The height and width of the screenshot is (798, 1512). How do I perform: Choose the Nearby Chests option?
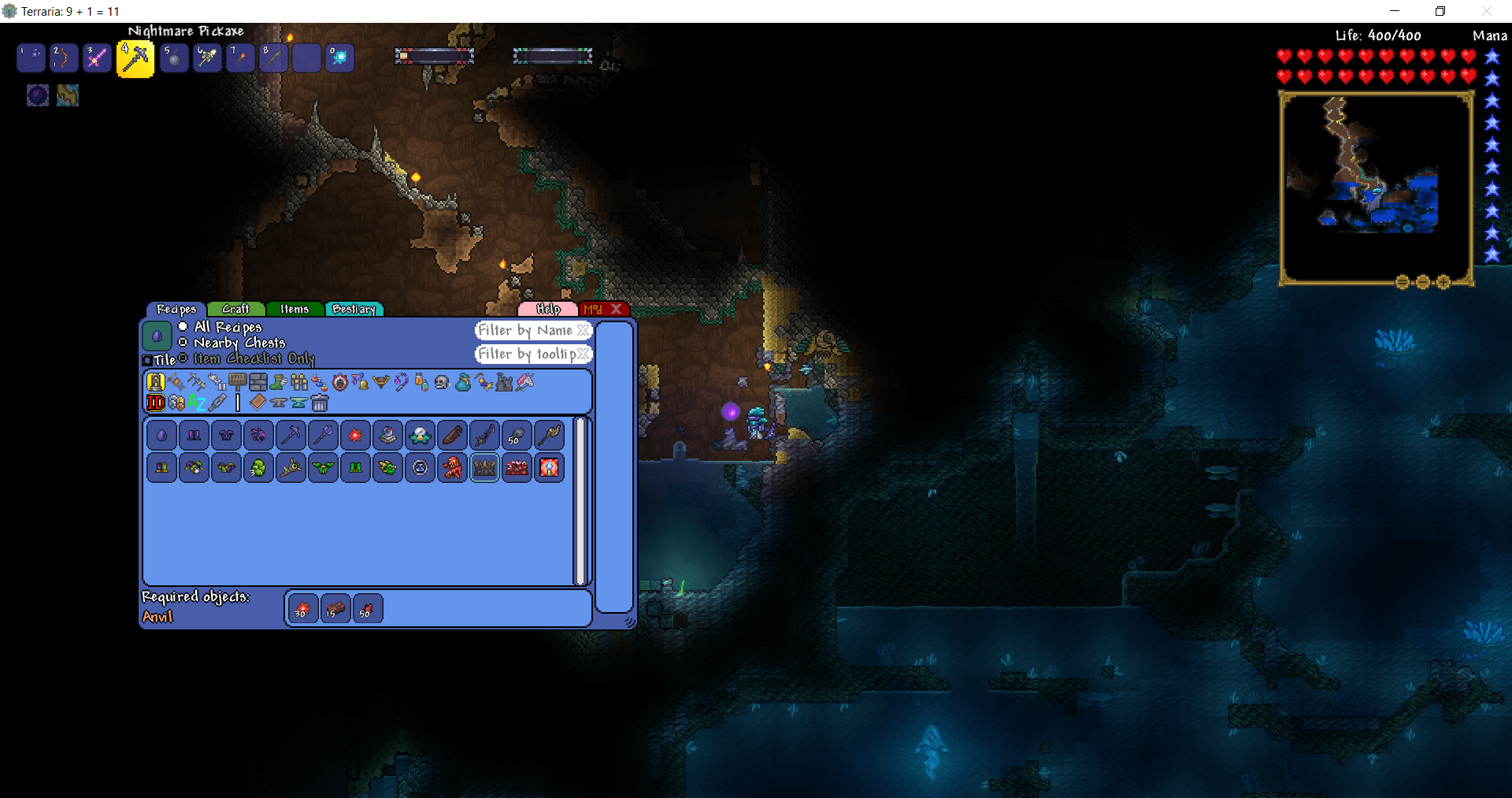[x=183, y=343]
